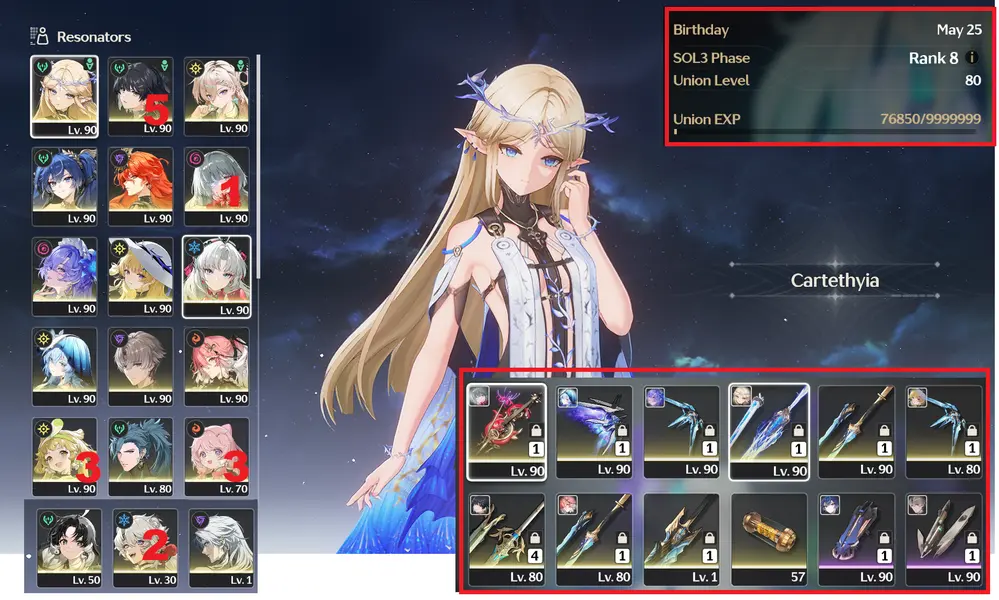
Task: Choose the light-blue-haired resonator with yellow element
Action: click(x=64, y=366)
